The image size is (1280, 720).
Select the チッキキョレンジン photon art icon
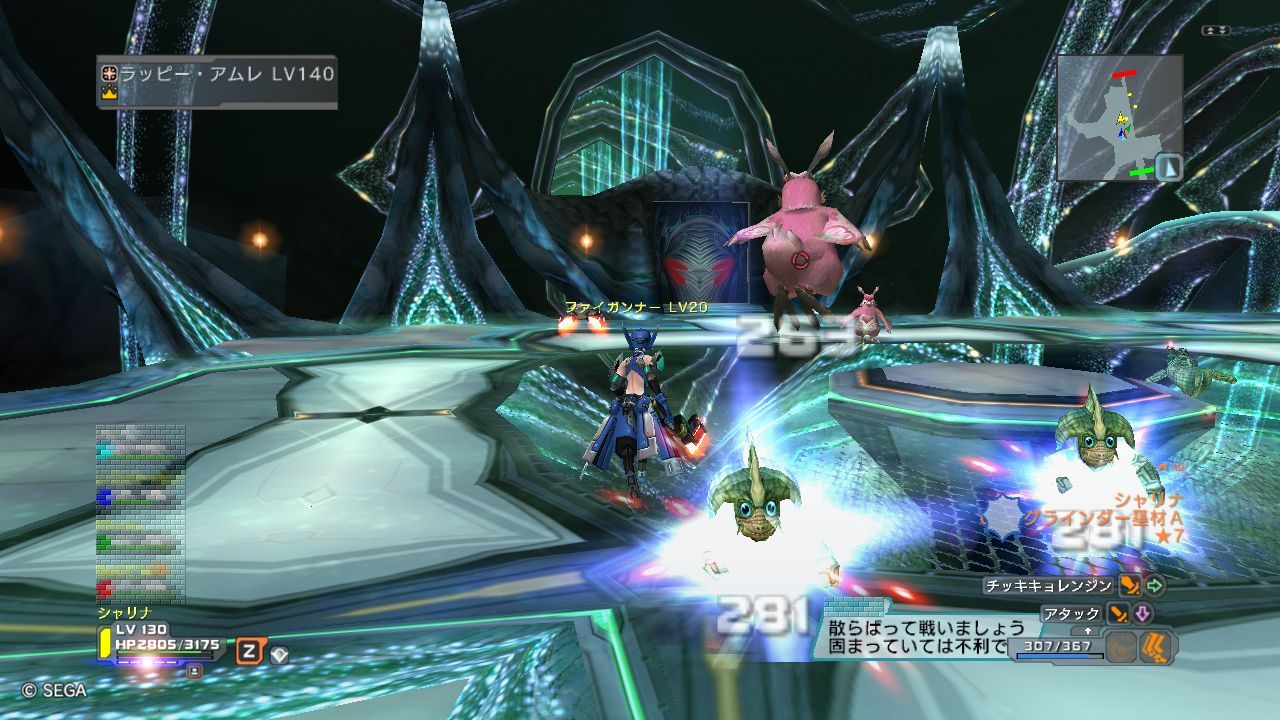[x=1130, y=586]
